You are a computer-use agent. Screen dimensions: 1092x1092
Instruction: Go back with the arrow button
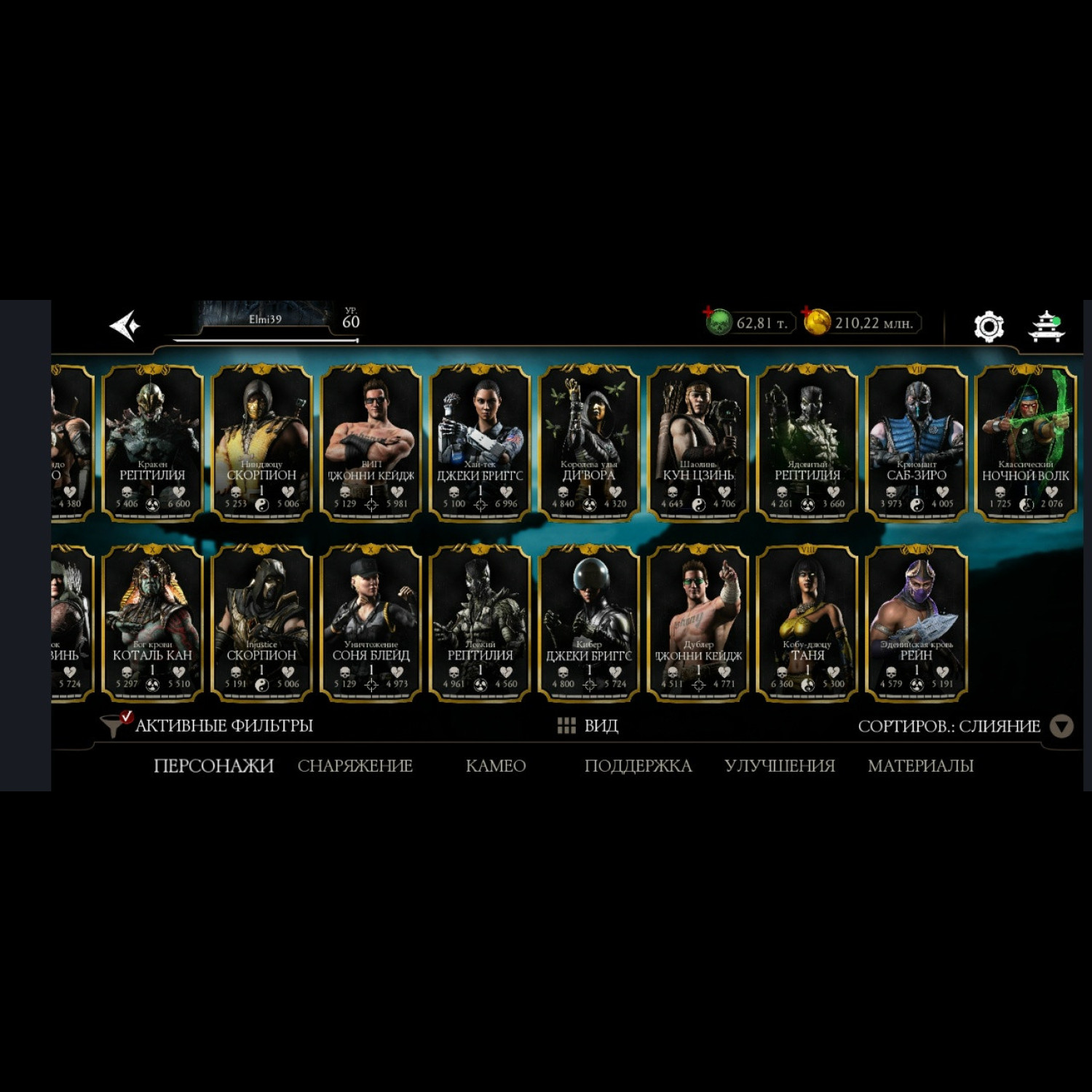coord(124,325)
